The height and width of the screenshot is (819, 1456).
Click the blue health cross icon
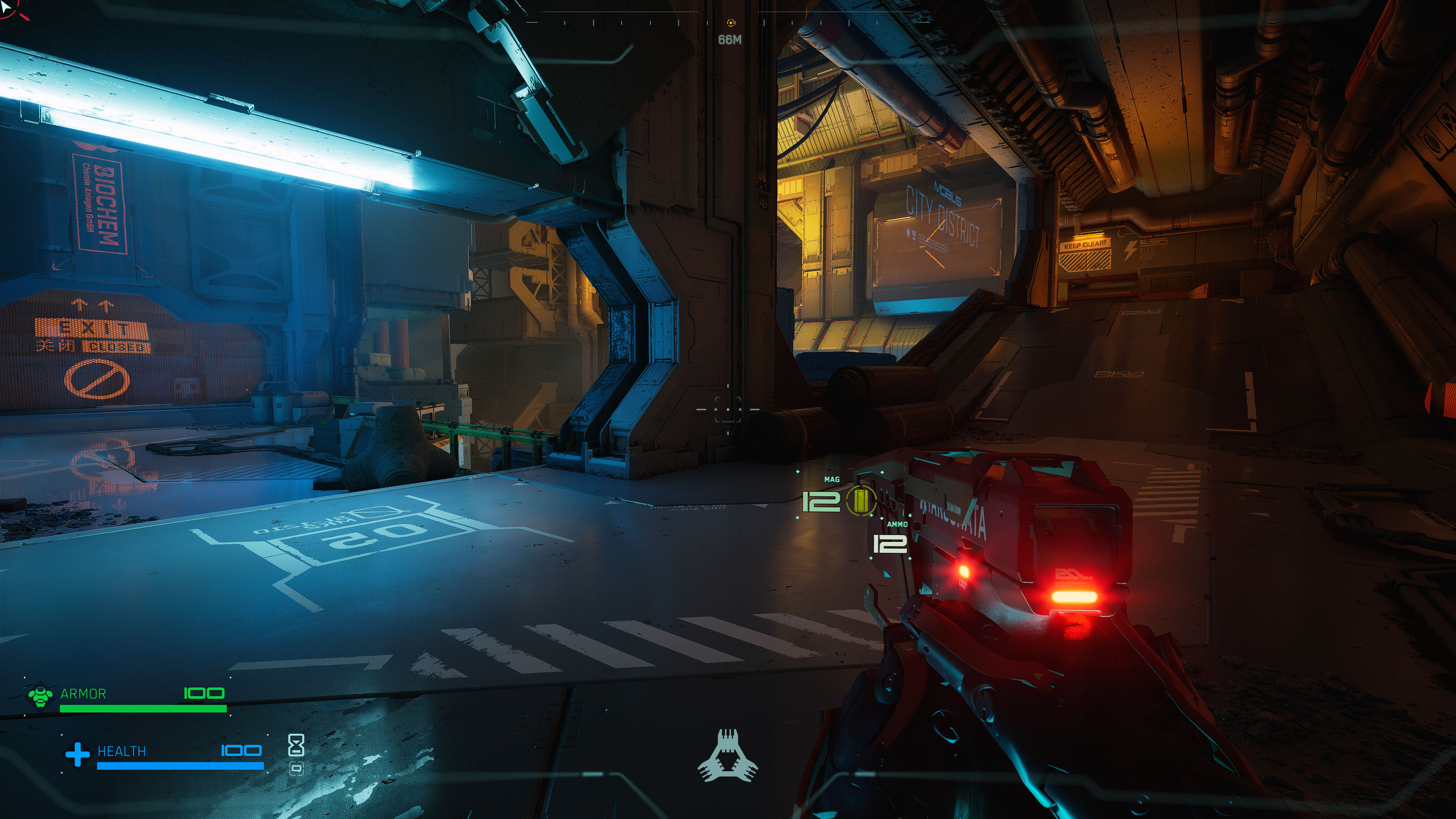[77, 754]
